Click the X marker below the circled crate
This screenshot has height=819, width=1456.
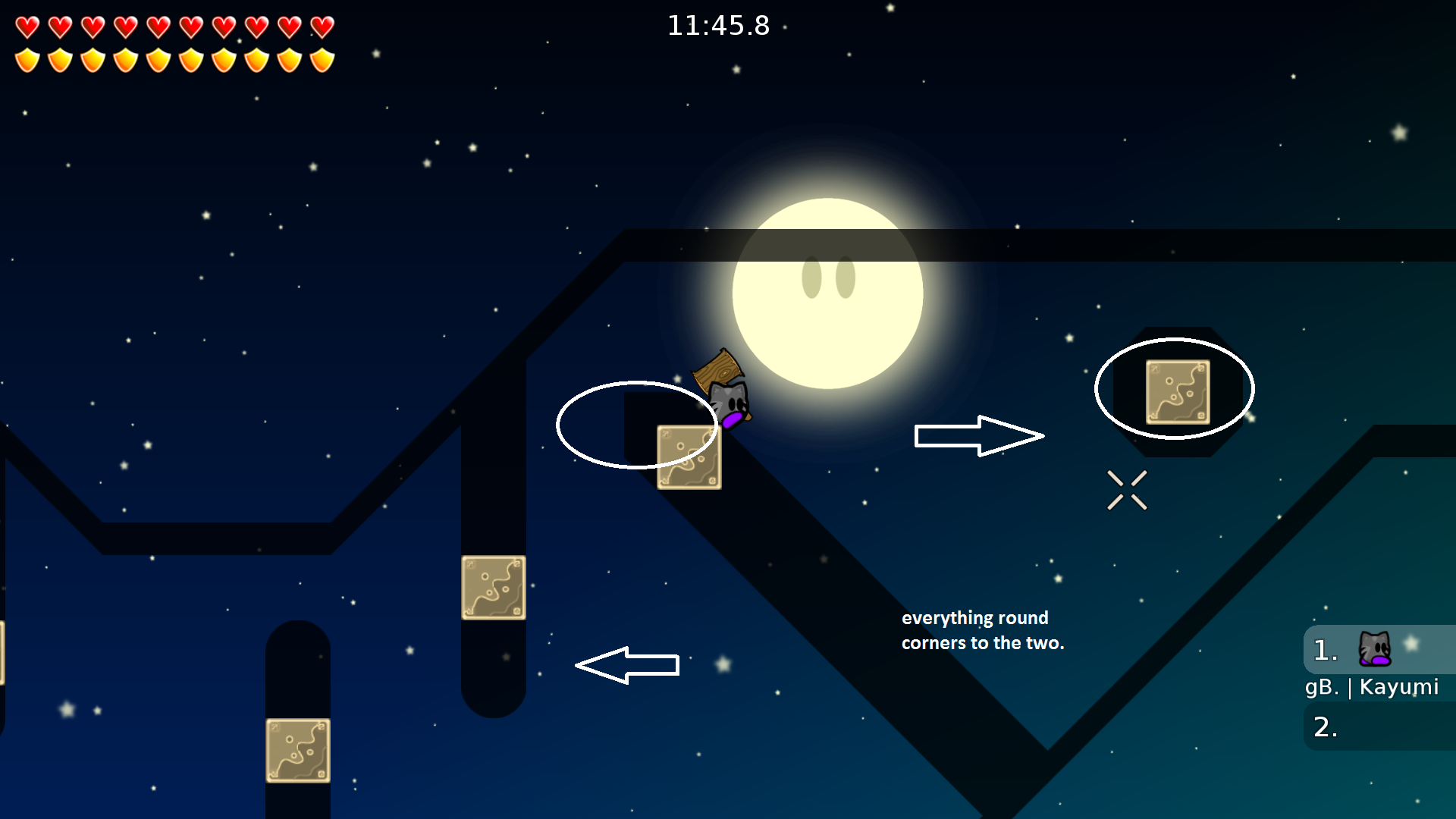click(1128, 489)
